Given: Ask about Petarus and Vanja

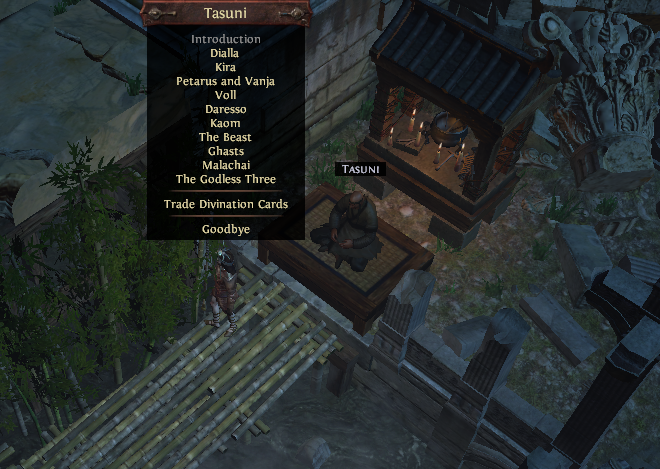Looking at the screenshot, I should click(226, 81).
